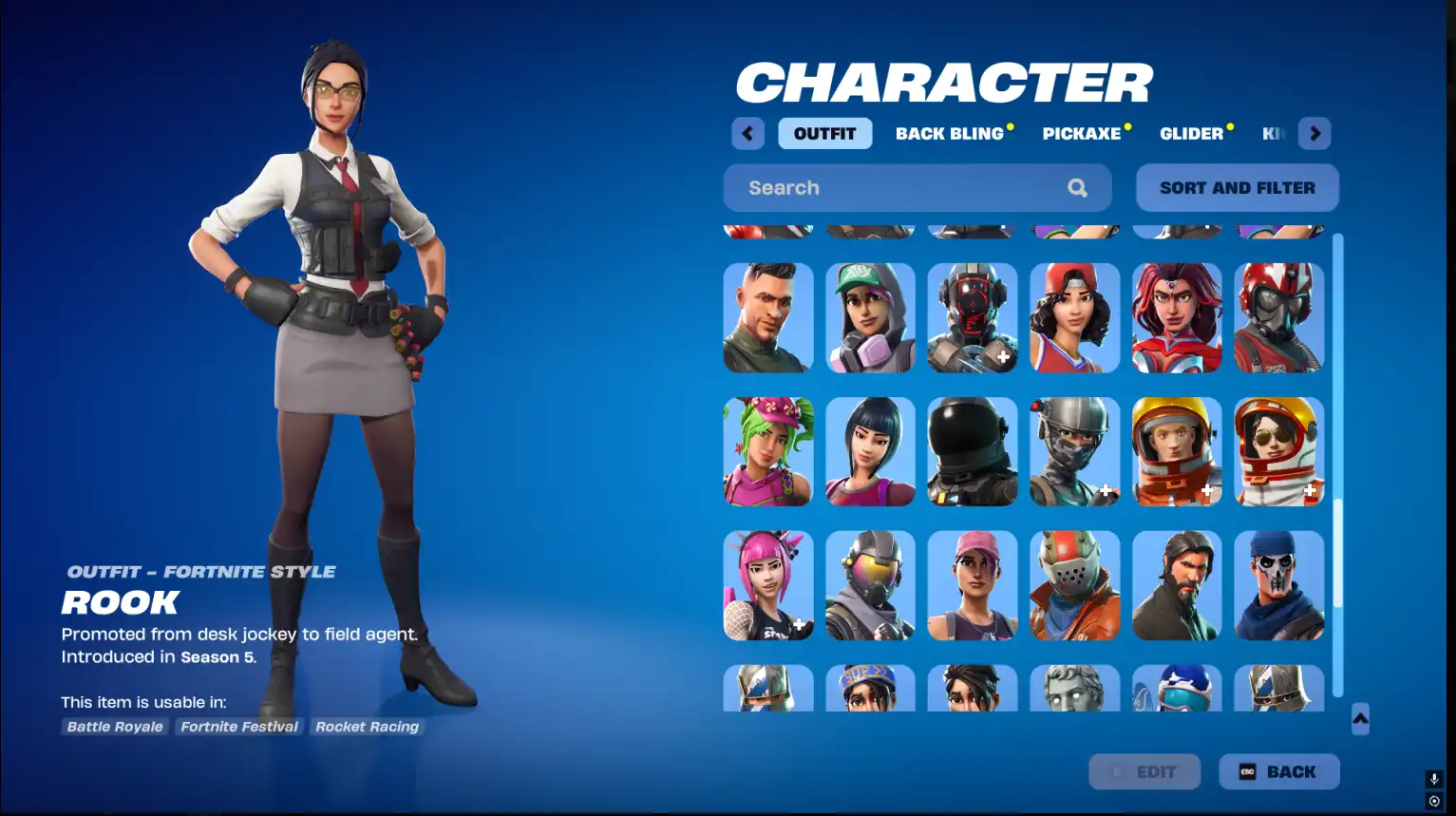
Task: Select the Glider category tab
Action: (1191, 134)
